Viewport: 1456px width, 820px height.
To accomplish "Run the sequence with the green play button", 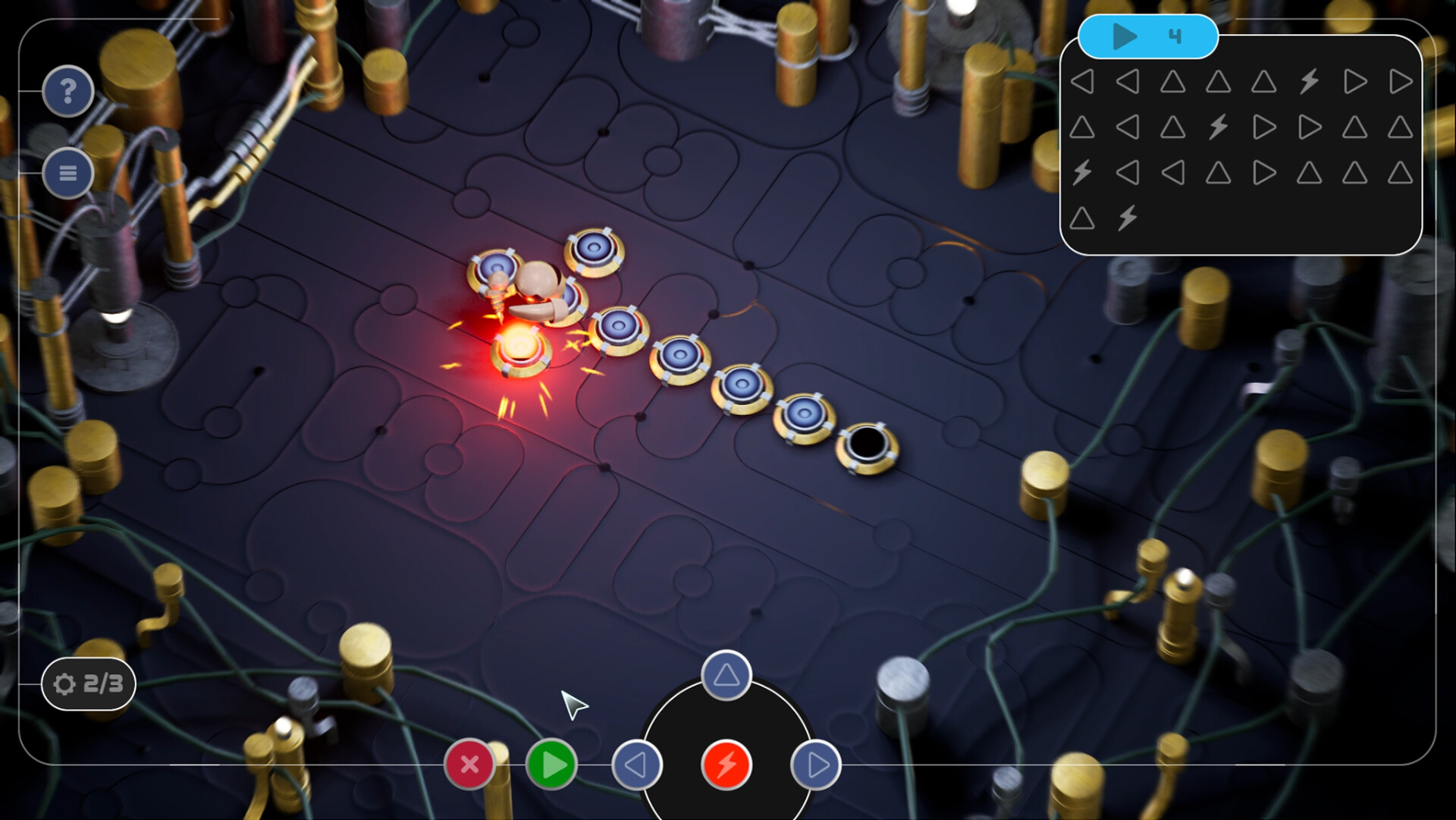I will point(551,765).
